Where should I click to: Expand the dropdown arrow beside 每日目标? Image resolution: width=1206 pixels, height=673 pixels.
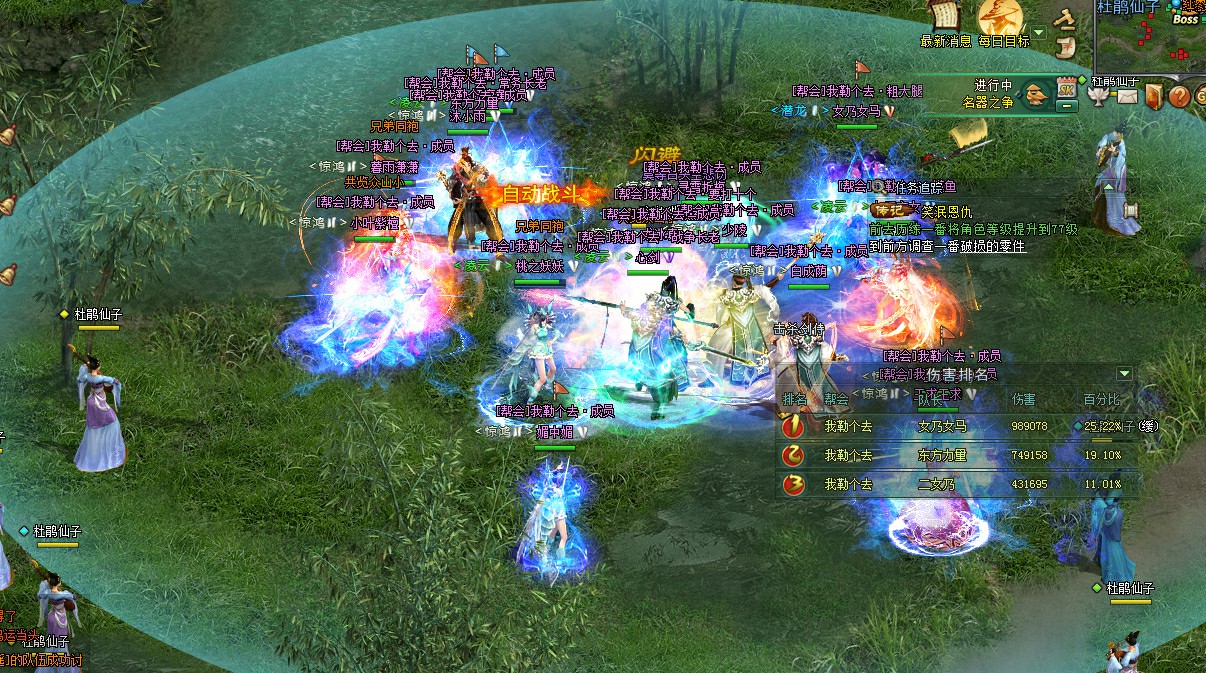tap(1038, 33)
